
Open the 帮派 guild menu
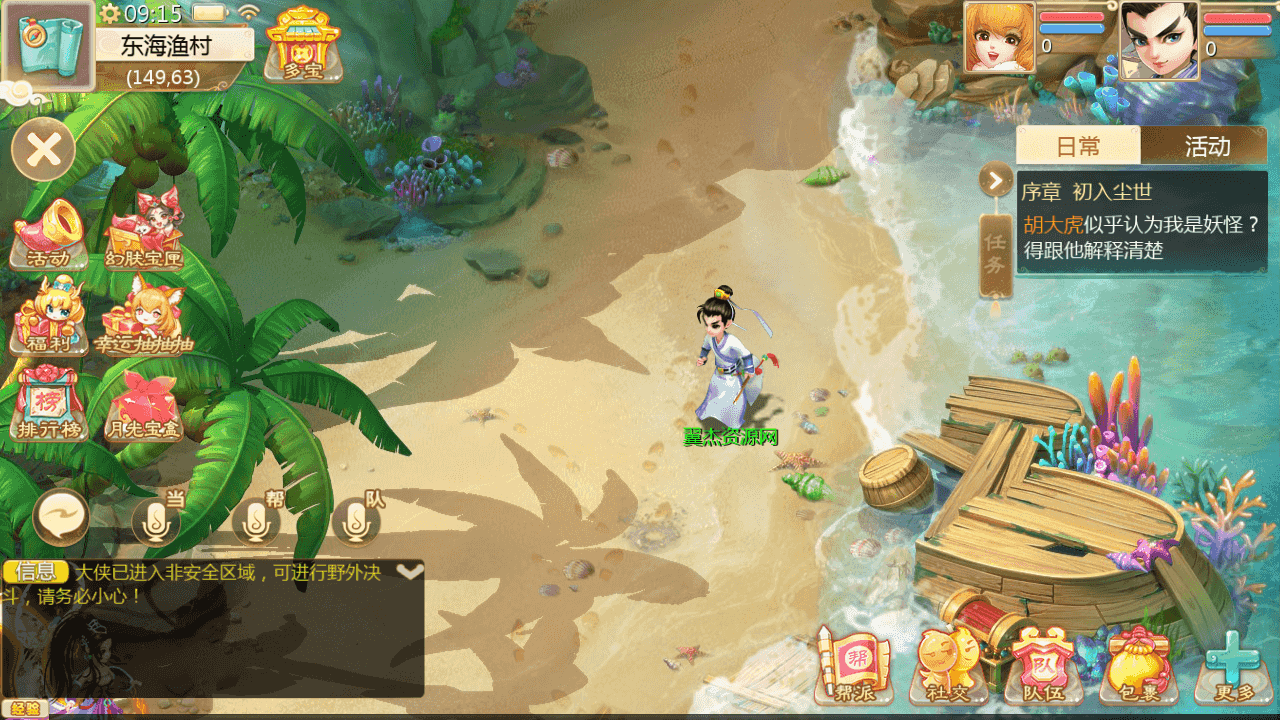pyautogui.click(x=853, y=665)
